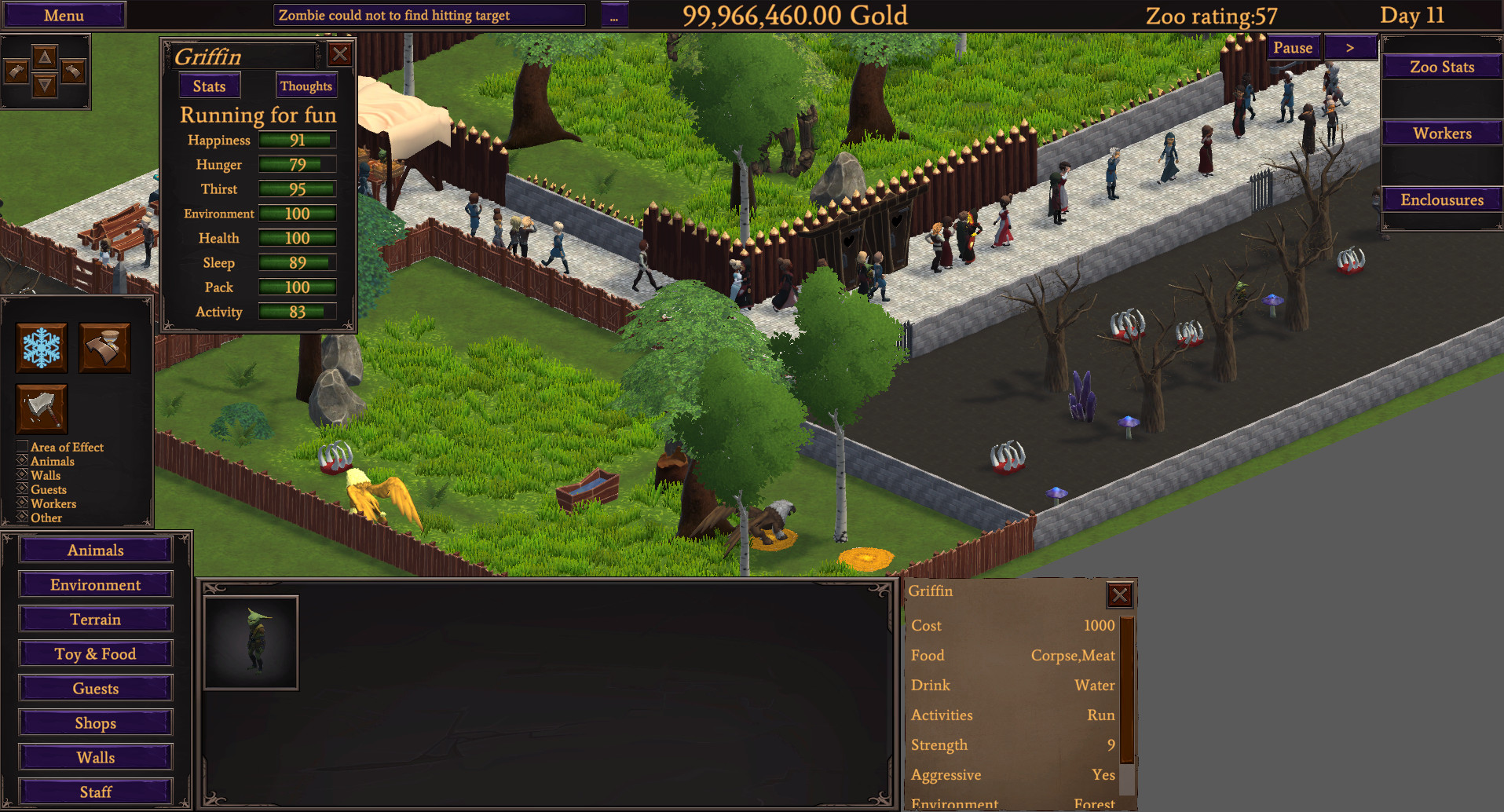Zoom in with the up arrow control
Viewport: 1504px width, 812px height.
tap(46, 58)
